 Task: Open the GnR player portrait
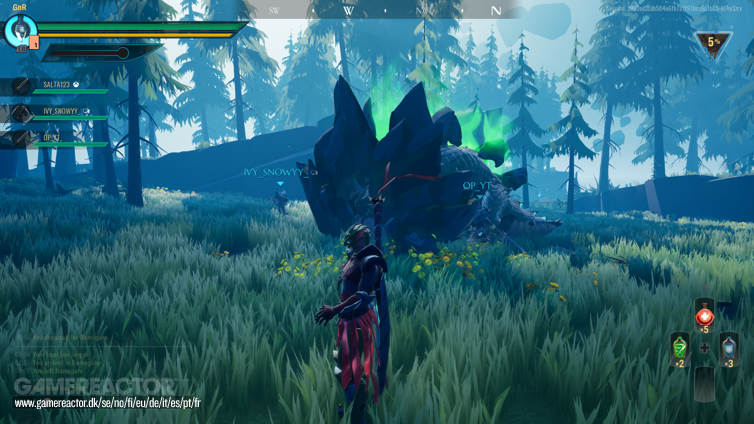click(19, 31)
